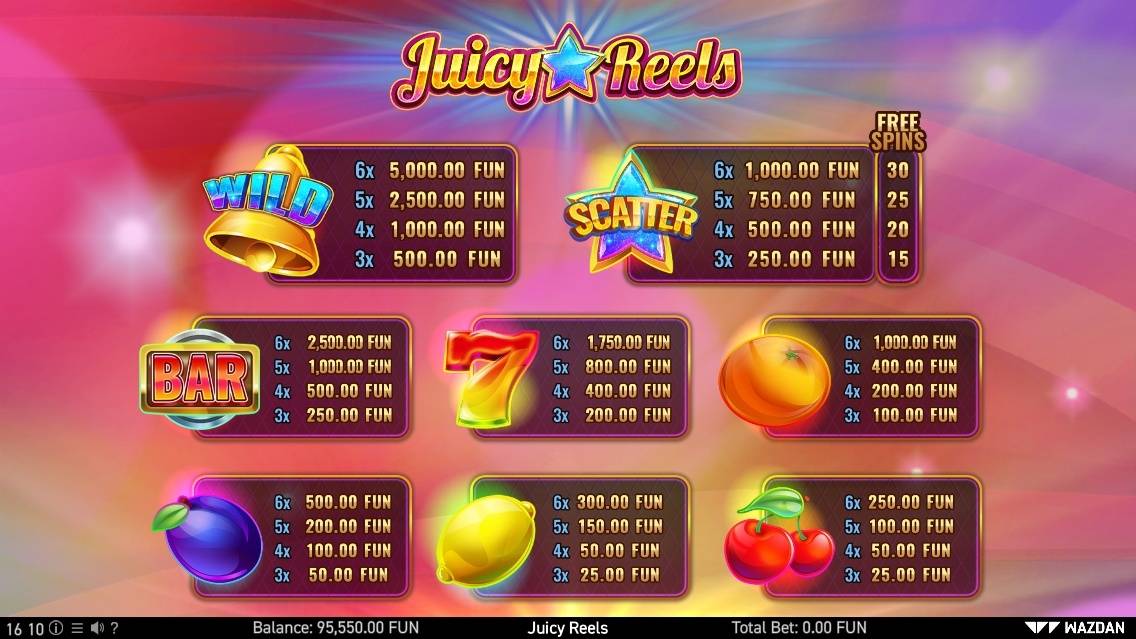The width and height of the screenshot is (1136, 639).
Task: Open the info icon in bottom bar
Action: (x=56, y=628)
